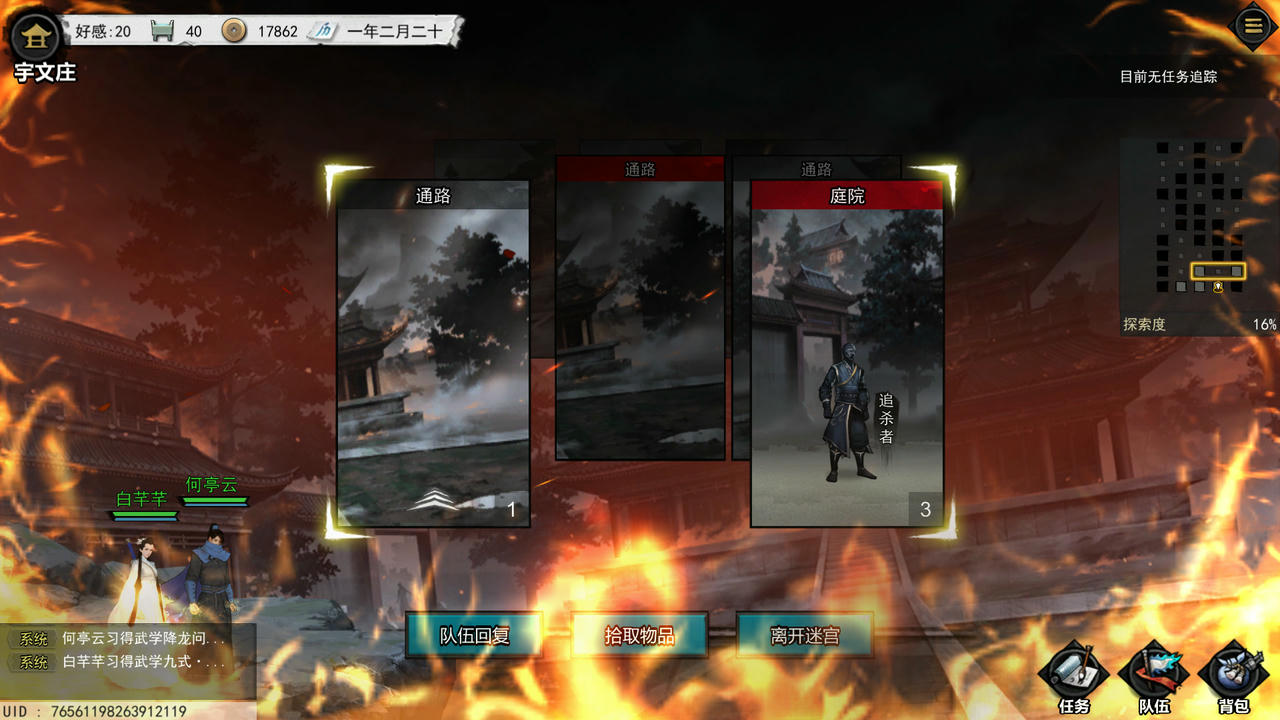Open the hamburger menu in the corner

click(1253, 26)
